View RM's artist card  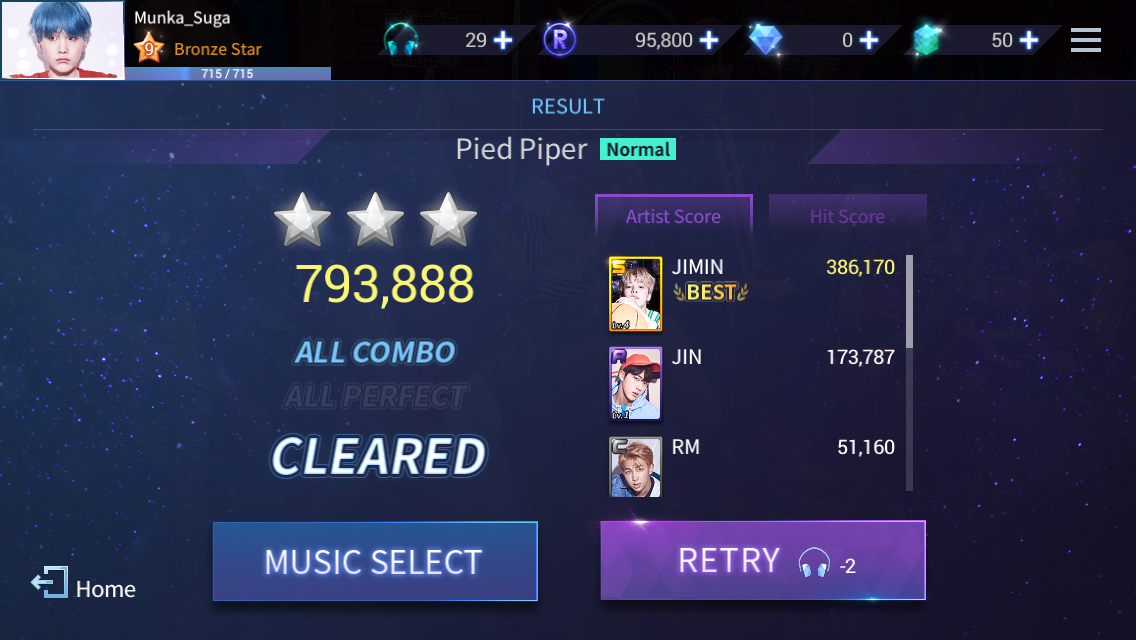pos(635,466)
